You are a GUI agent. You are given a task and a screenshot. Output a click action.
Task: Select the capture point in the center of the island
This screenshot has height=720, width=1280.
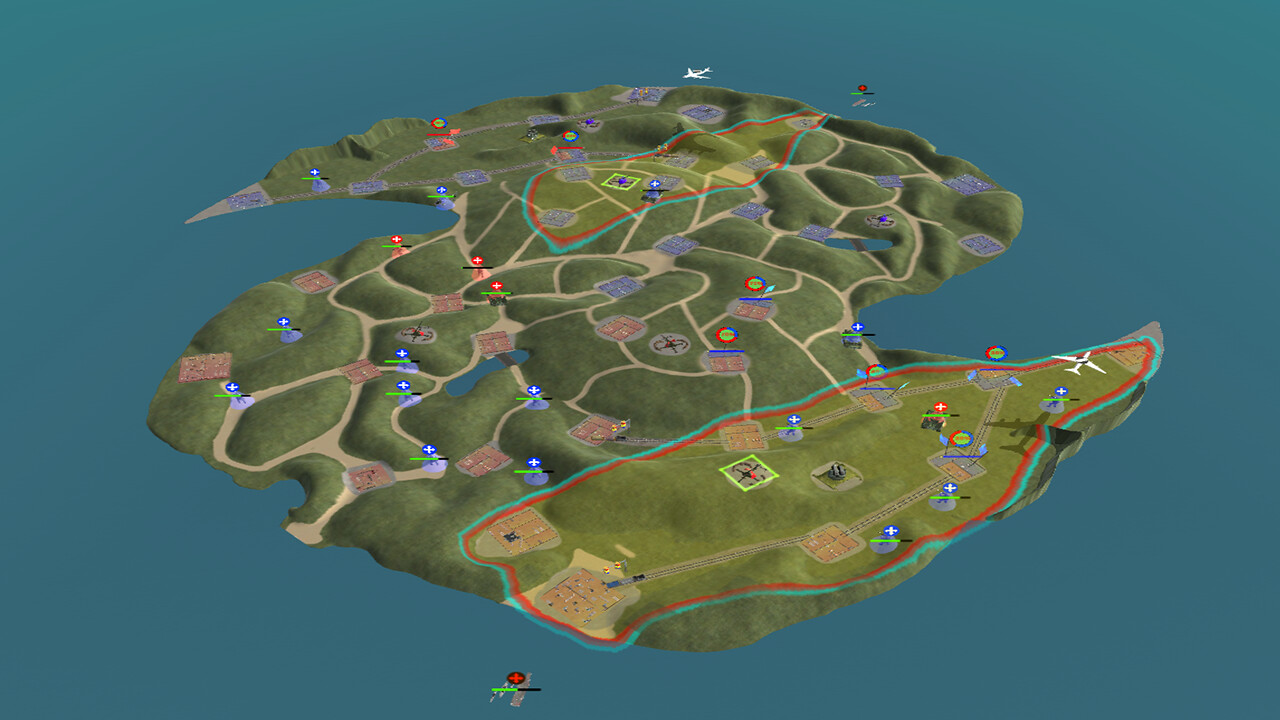[x=726, y=334]
